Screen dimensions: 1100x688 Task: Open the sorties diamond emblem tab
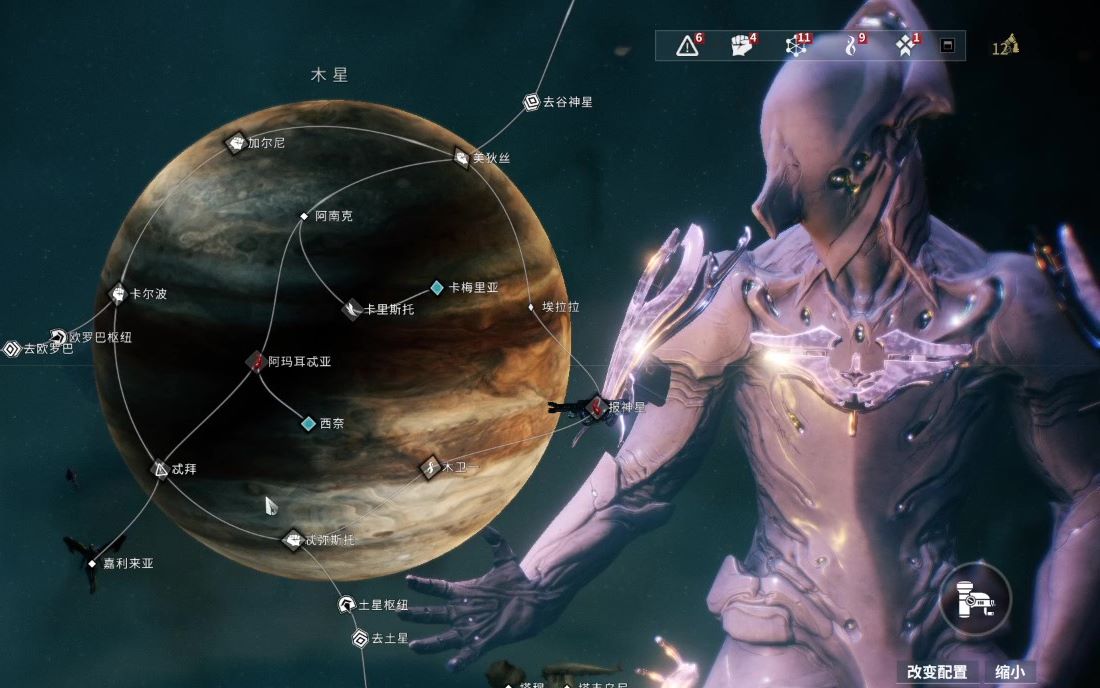point(905,46)
